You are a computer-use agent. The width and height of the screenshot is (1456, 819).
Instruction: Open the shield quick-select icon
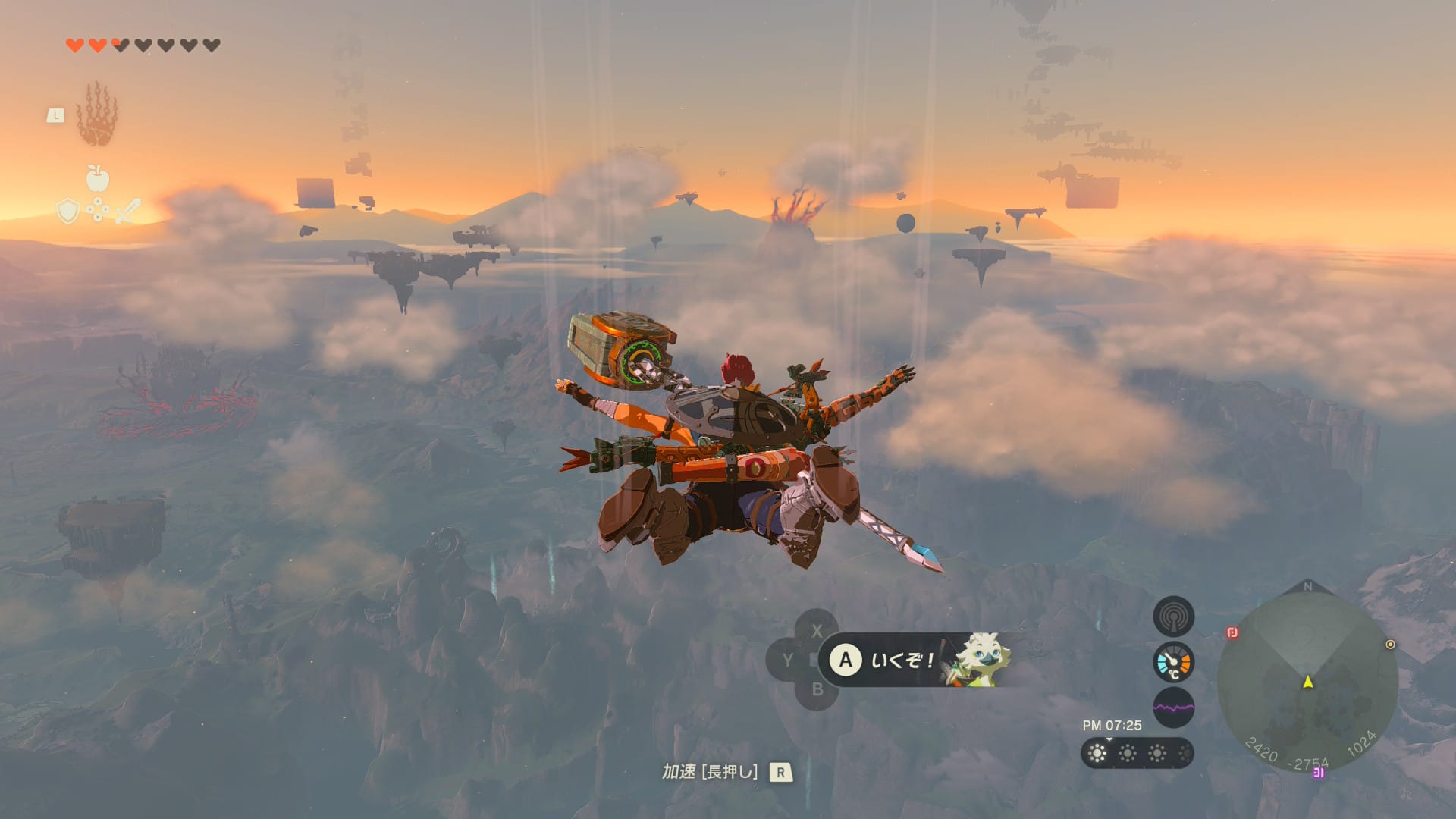point(68,211)
